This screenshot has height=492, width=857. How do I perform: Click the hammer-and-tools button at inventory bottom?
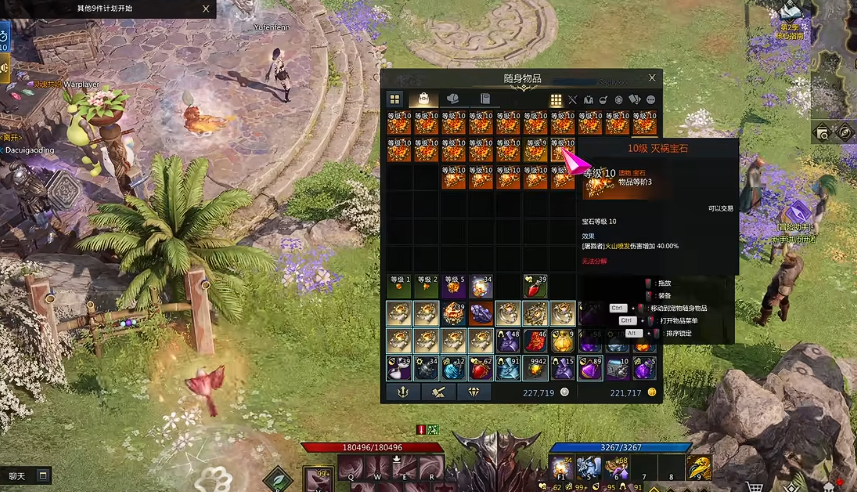438,393
